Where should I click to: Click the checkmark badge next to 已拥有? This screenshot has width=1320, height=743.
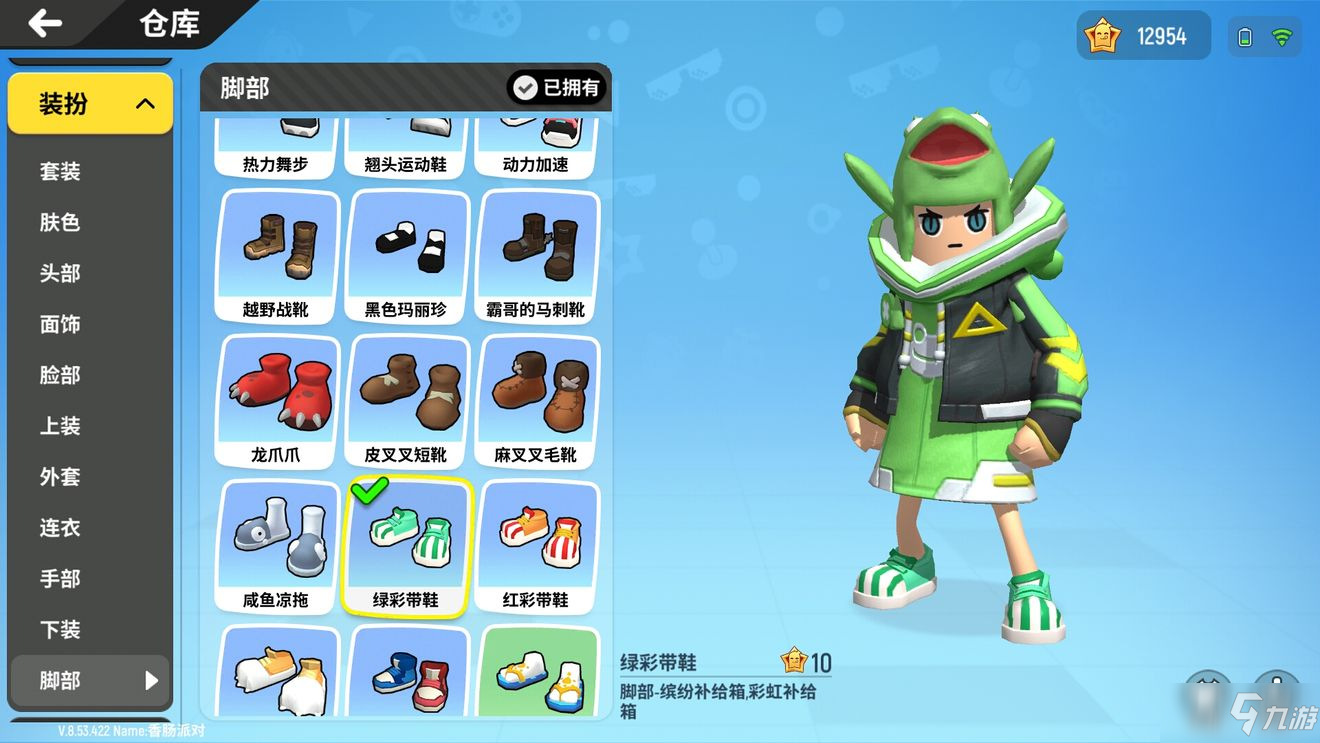(x=527, y=88)
